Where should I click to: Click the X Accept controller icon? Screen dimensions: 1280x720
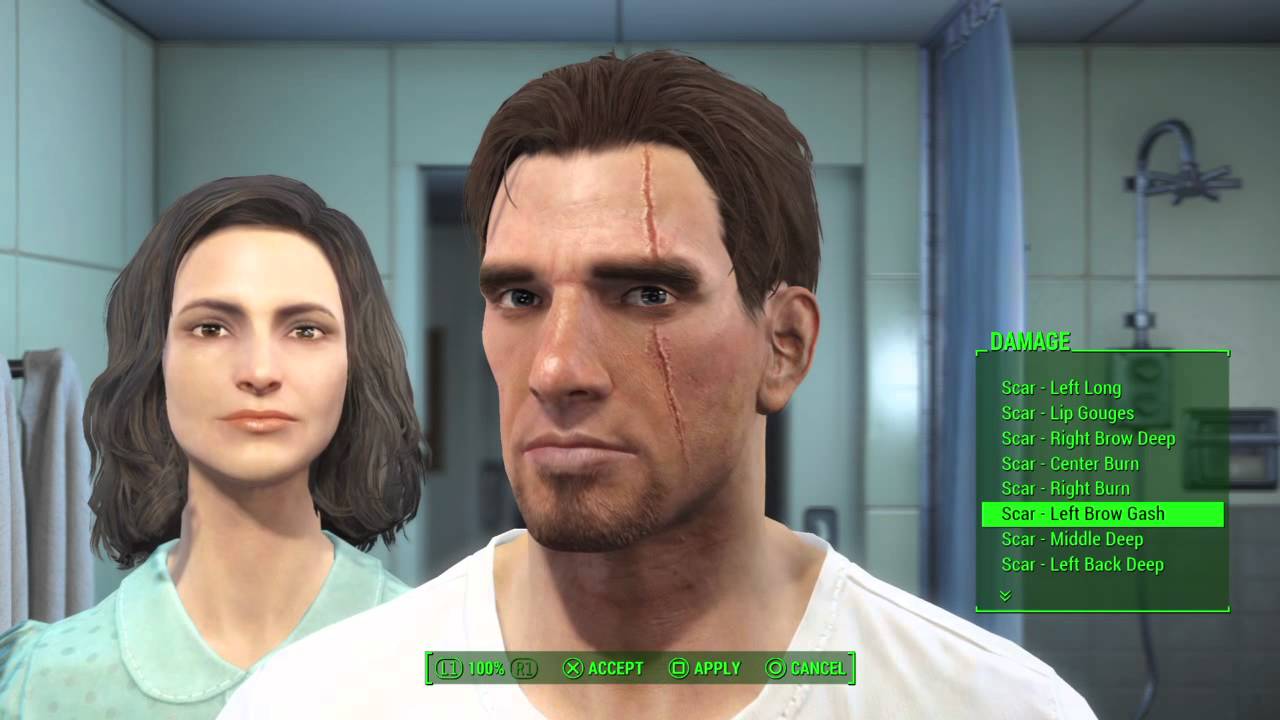(x=573, y=667)
